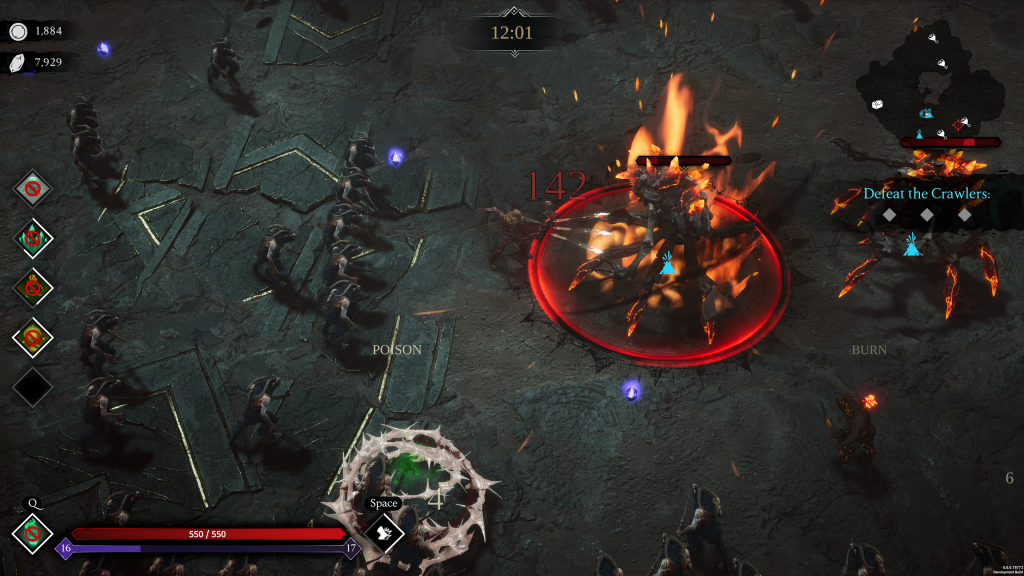Click the grey disabled ability icon
This screenshot has height=576, width=1024.
pos(32,187)
